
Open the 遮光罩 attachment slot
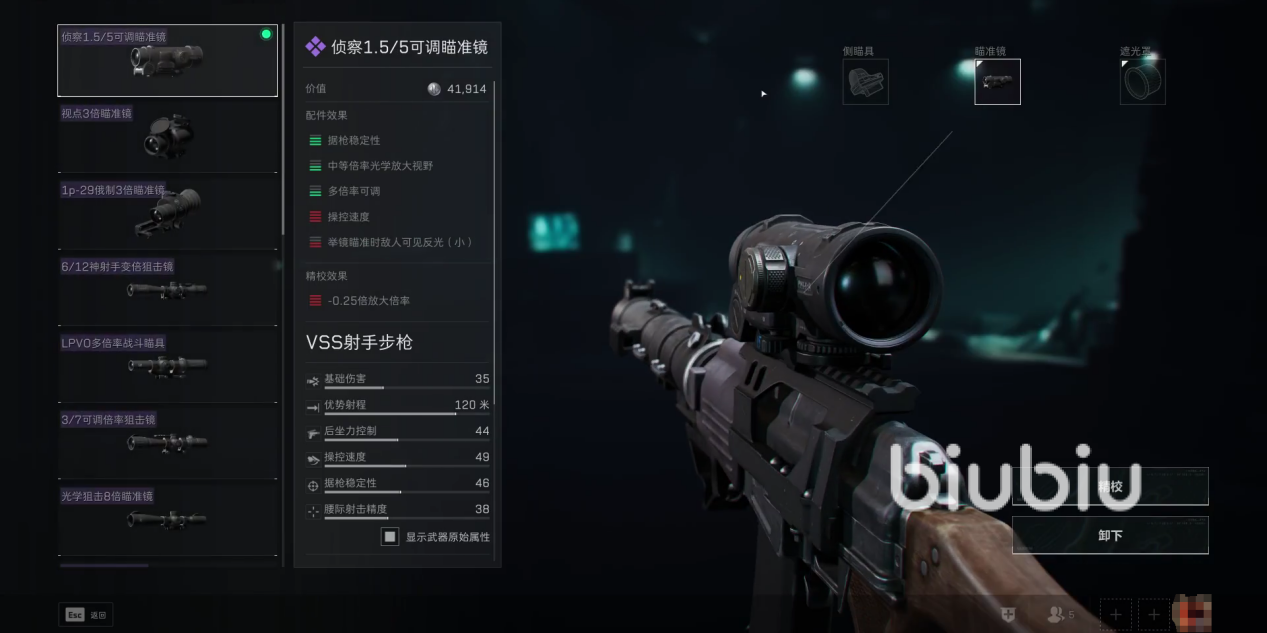pyautogui.click(x=1142, y=82)
